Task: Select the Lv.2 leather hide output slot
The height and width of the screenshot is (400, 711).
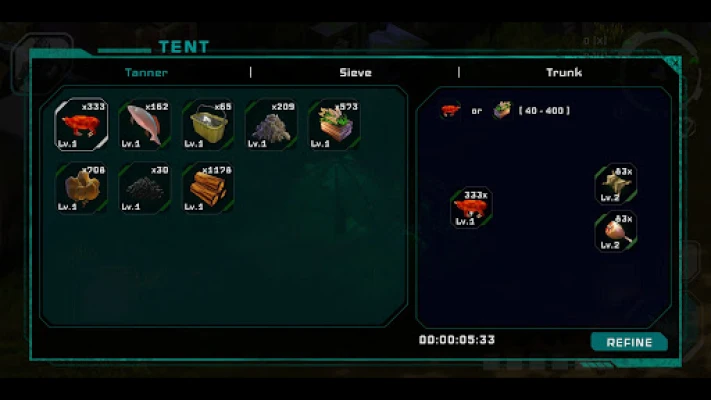Action: click(616, 184)
